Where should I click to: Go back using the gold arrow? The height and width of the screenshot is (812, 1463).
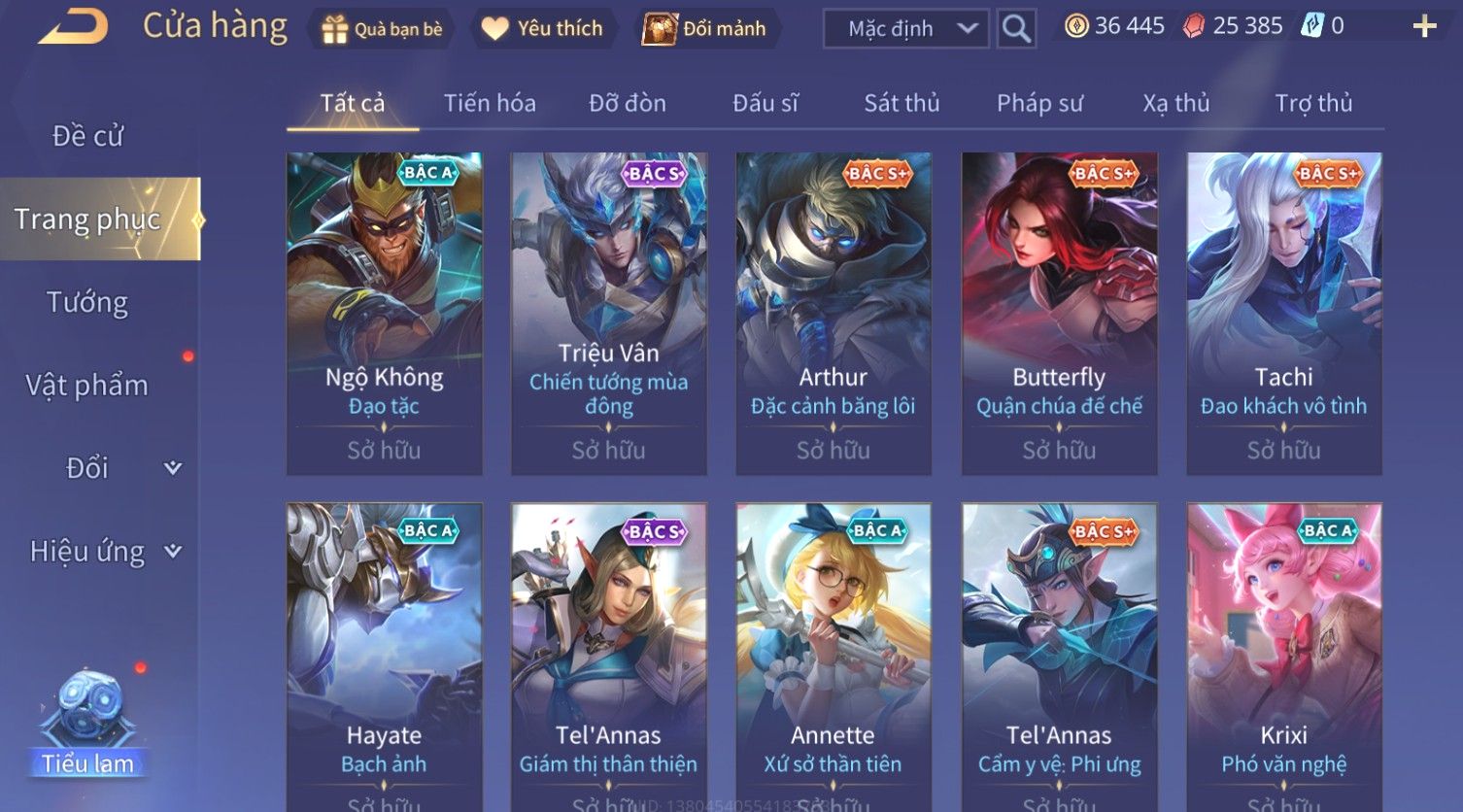[x=73, y=26]
